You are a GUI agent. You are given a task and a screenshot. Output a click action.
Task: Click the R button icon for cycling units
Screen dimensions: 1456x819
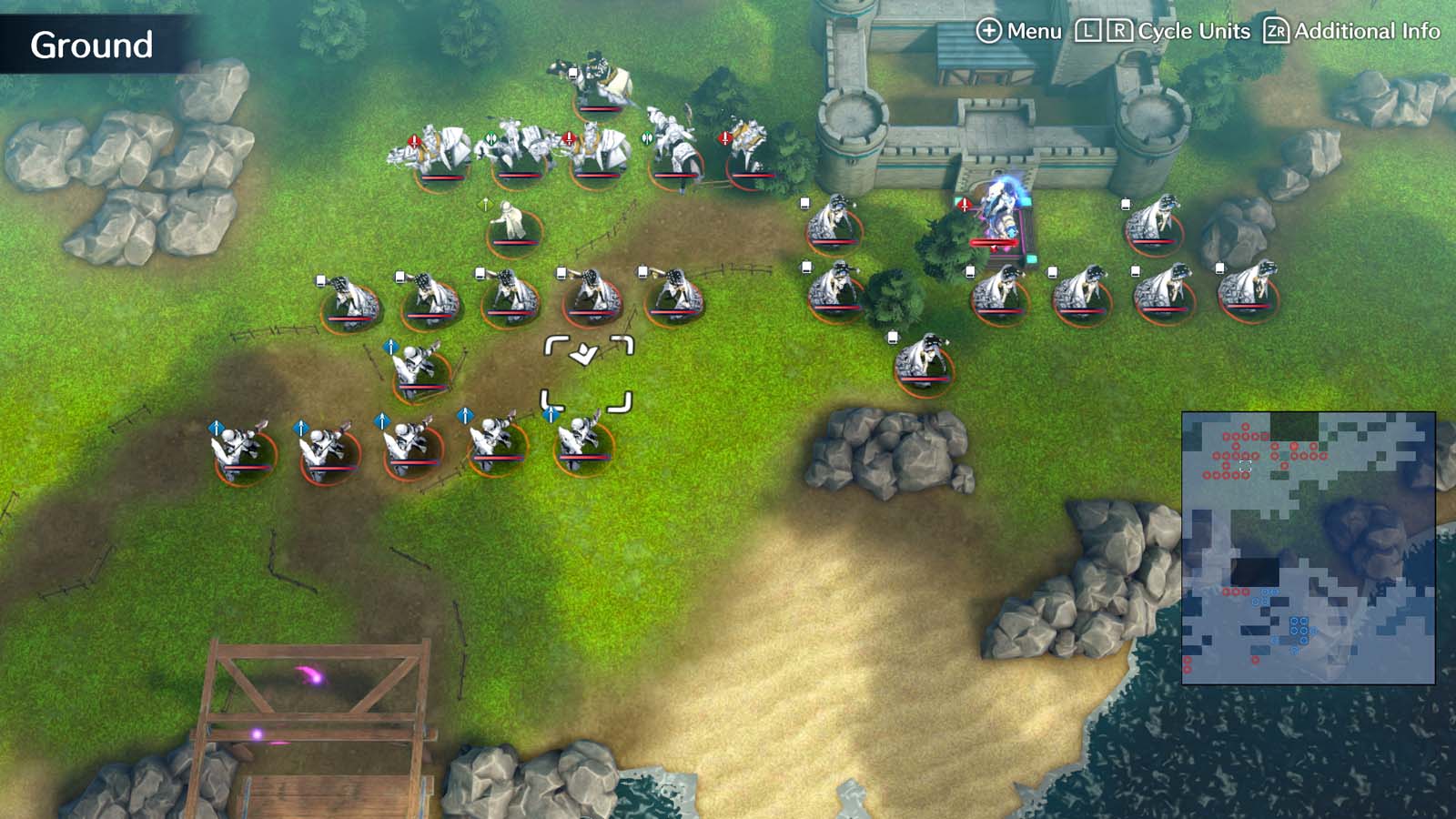click(1121, 29)
